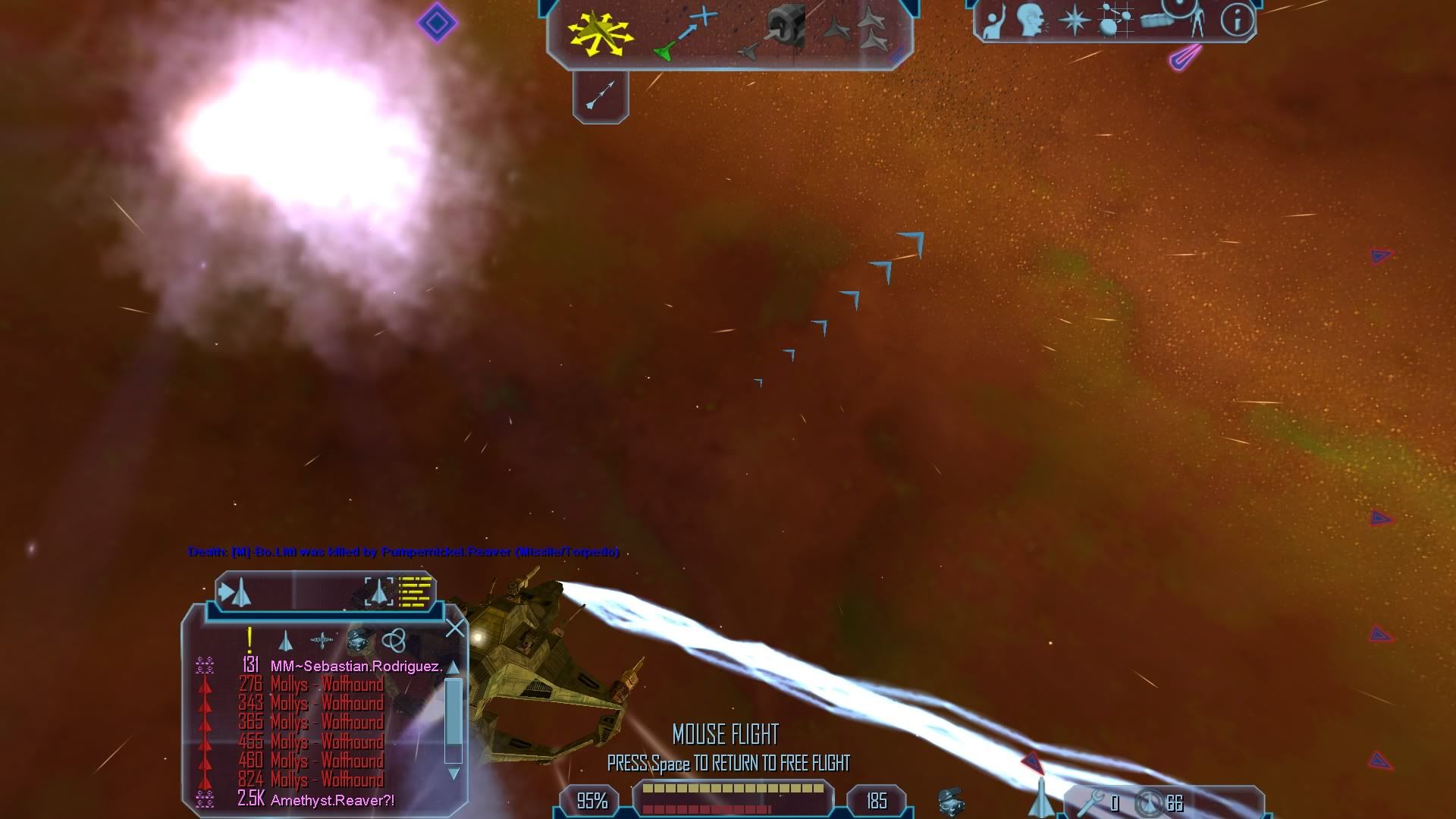Close the contact list panel

455,629
